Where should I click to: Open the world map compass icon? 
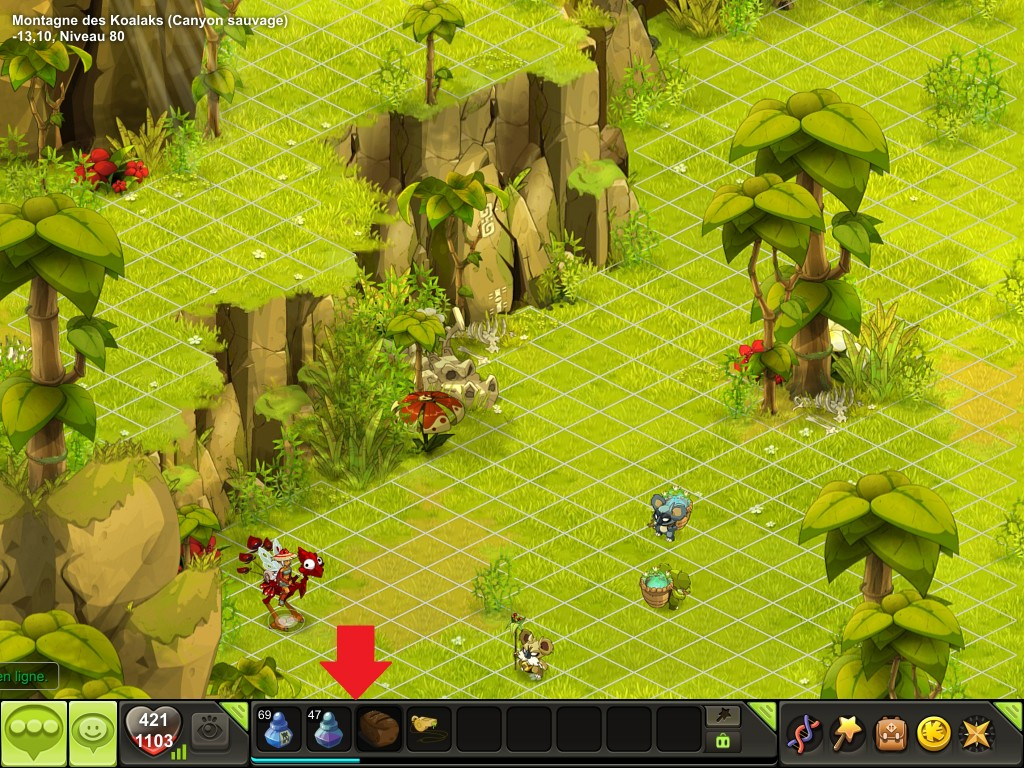[x=976, y=733]
